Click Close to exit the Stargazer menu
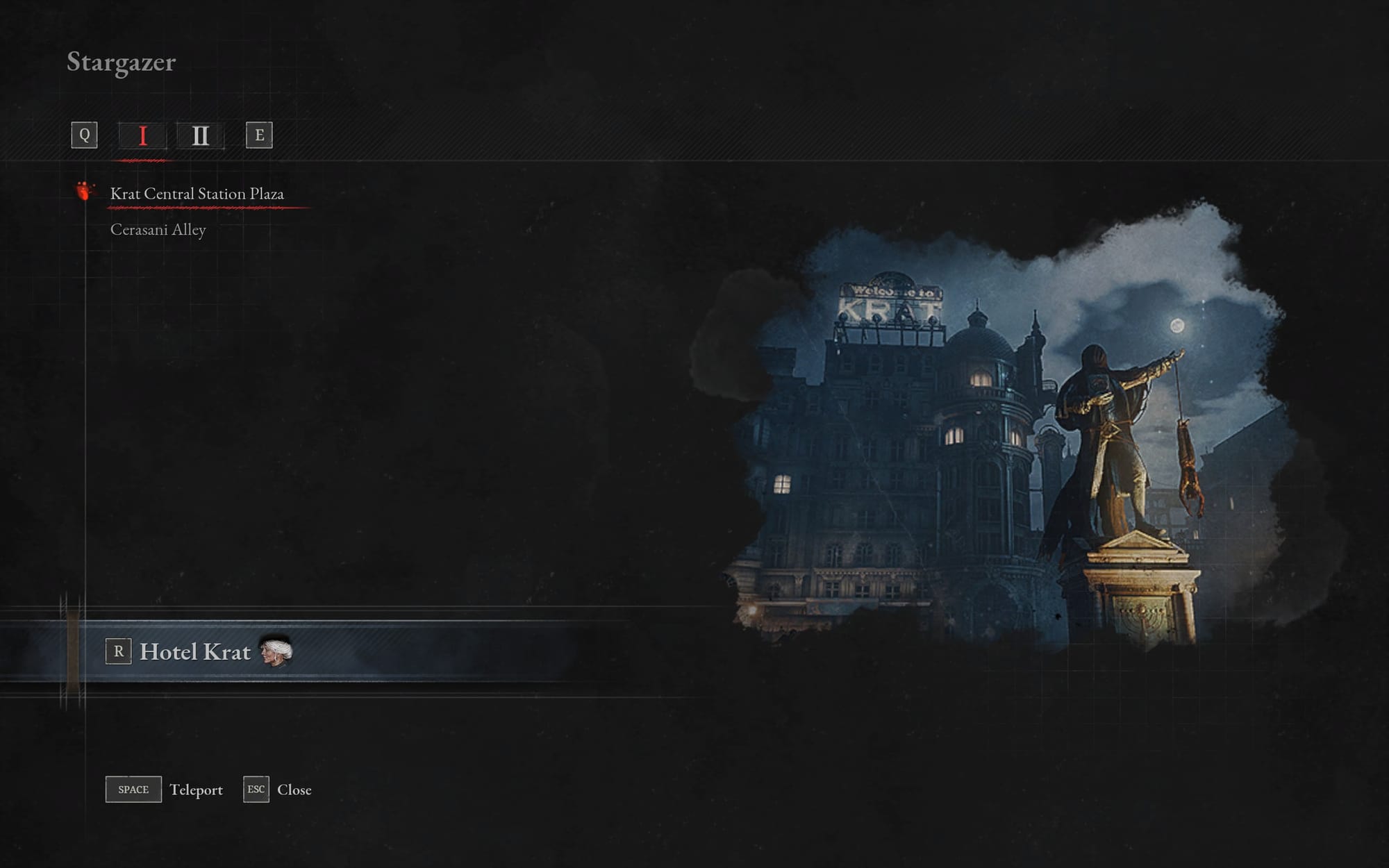This screenshot has width=1389, height=868. pyautogui.click(x=294, y=790)
